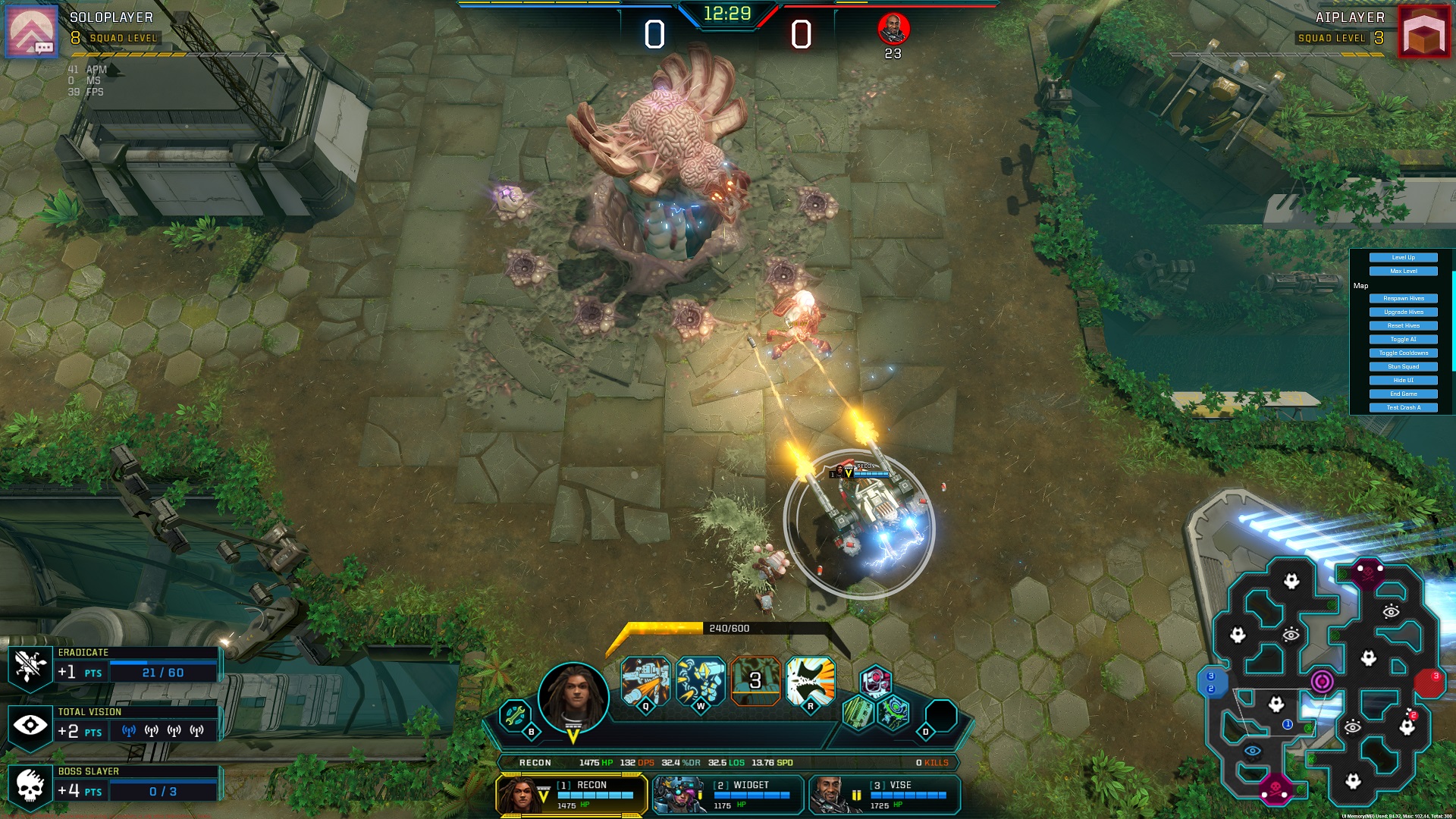End the game via End Game button
1456x819 pixels.
point(1403,394)
